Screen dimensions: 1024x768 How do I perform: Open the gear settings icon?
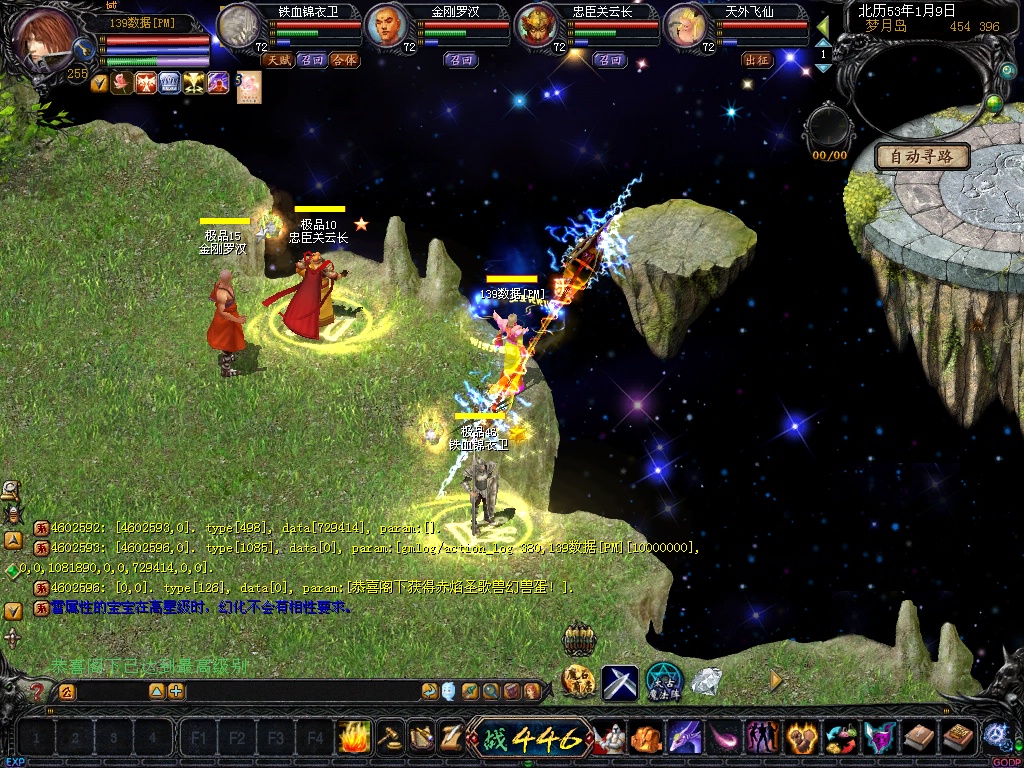pyautogui.click(x=995, y=735)
